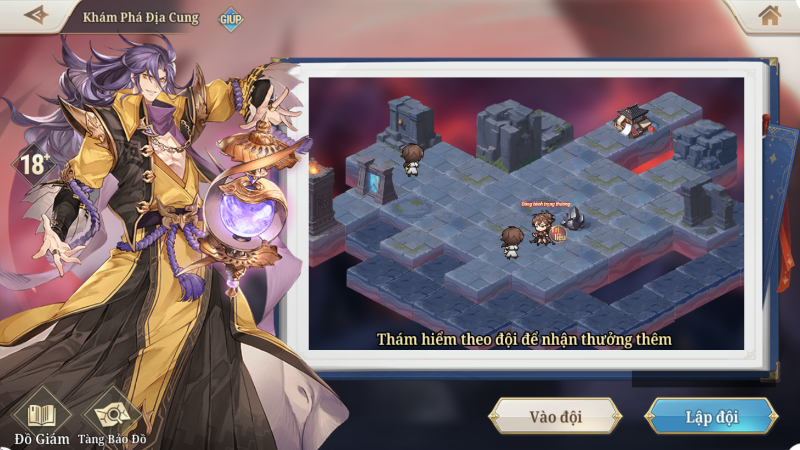This screenshot has height=450, width=800.
Task: Click the Vào đội button
Action: click(555, 416)
